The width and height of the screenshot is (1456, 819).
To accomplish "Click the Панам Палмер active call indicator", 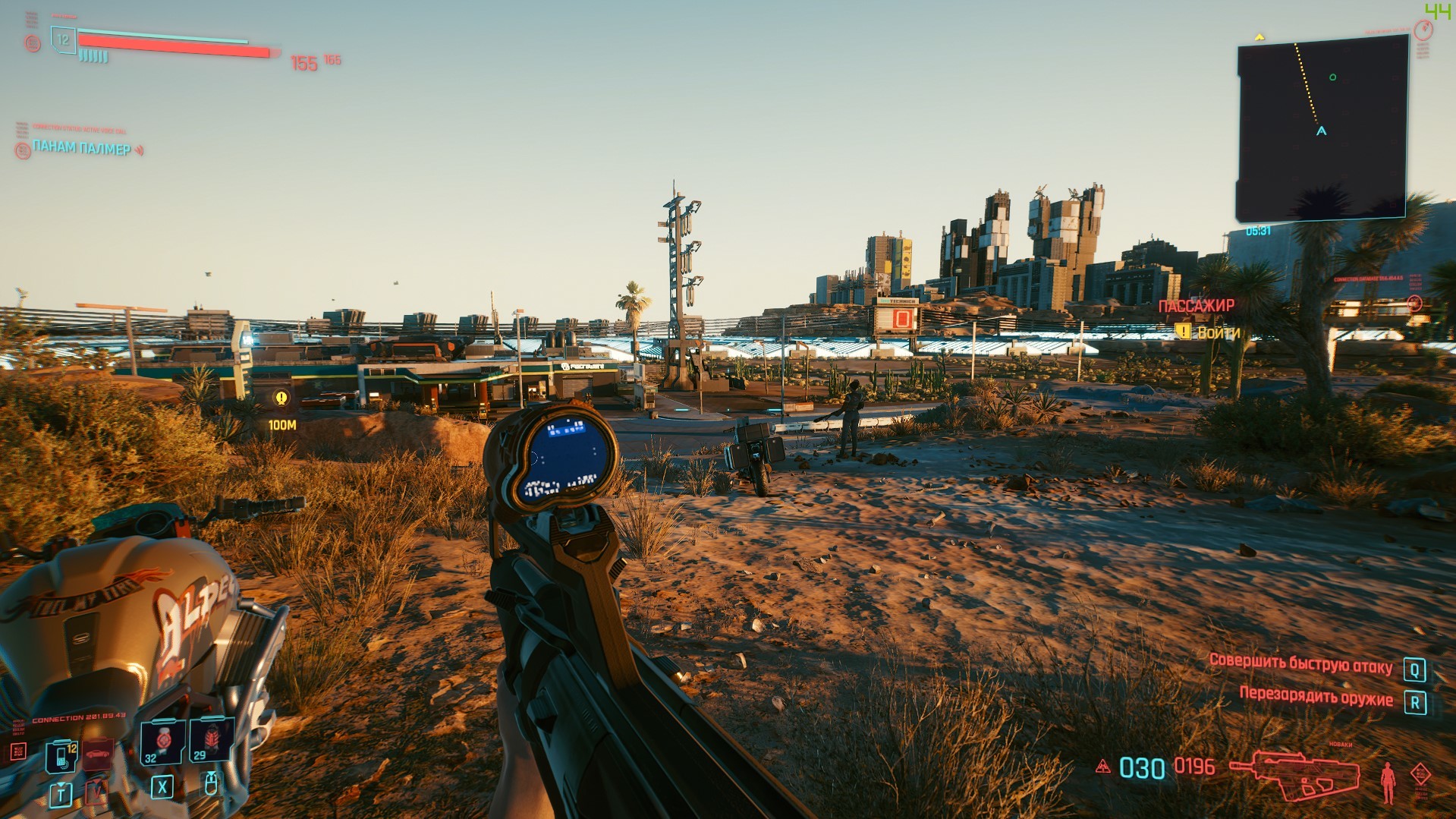I will (x=82, y=148).
